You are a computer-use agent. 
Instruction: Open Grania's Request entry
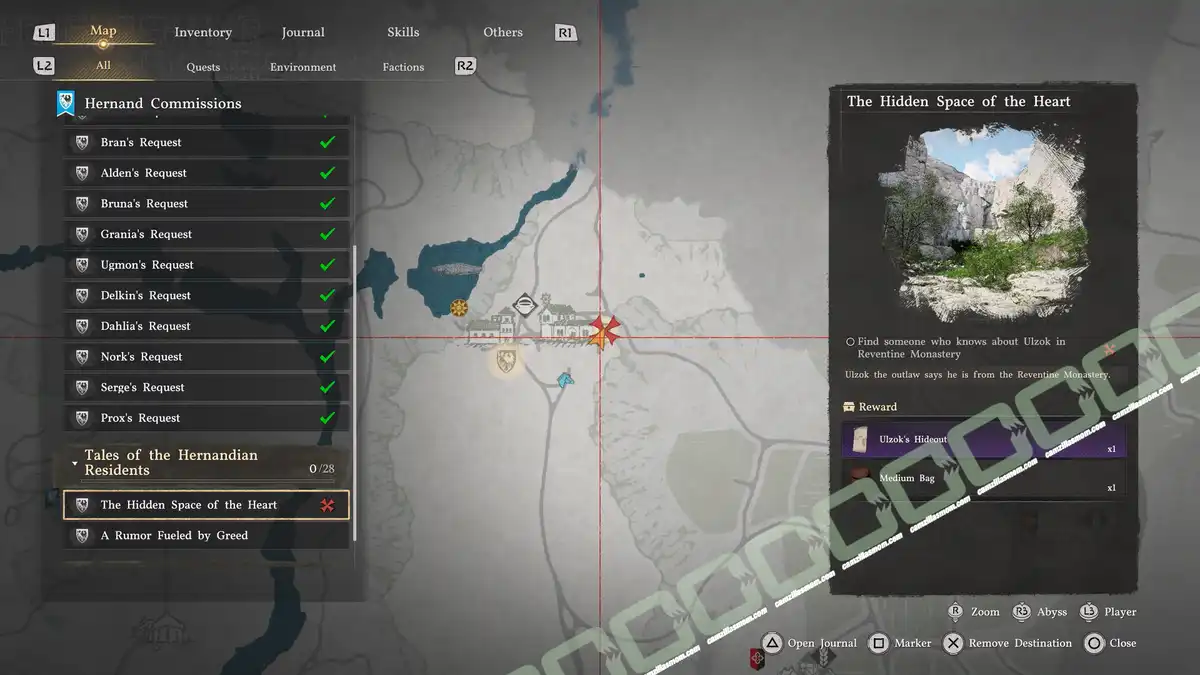(x=207, y=234)
